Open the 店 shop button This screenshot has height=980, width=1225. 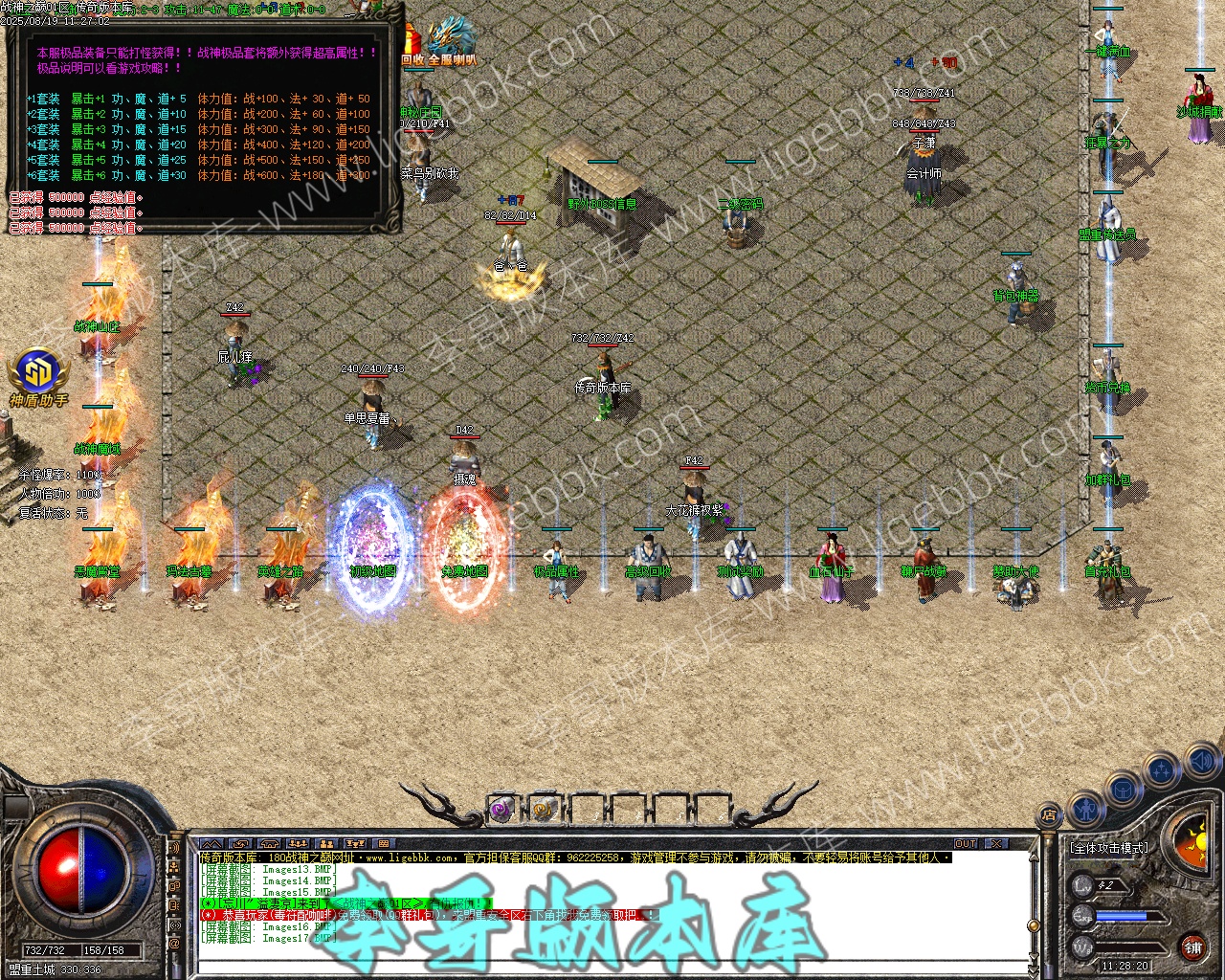(1049, 816)
